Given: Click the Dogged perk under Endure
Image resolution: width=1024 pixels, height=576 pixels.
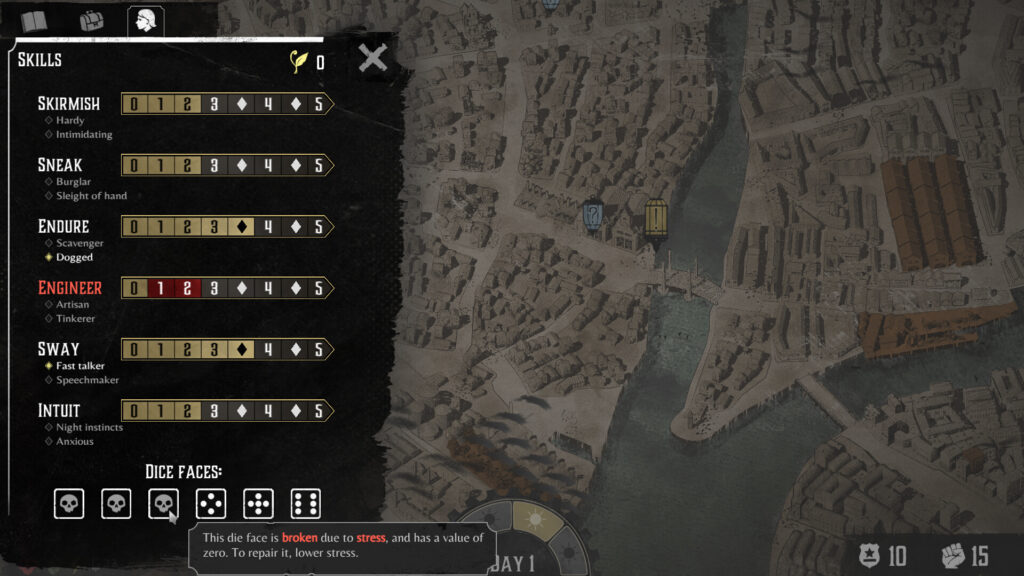Looking at the screenshot, I should (x=74, y=257).
